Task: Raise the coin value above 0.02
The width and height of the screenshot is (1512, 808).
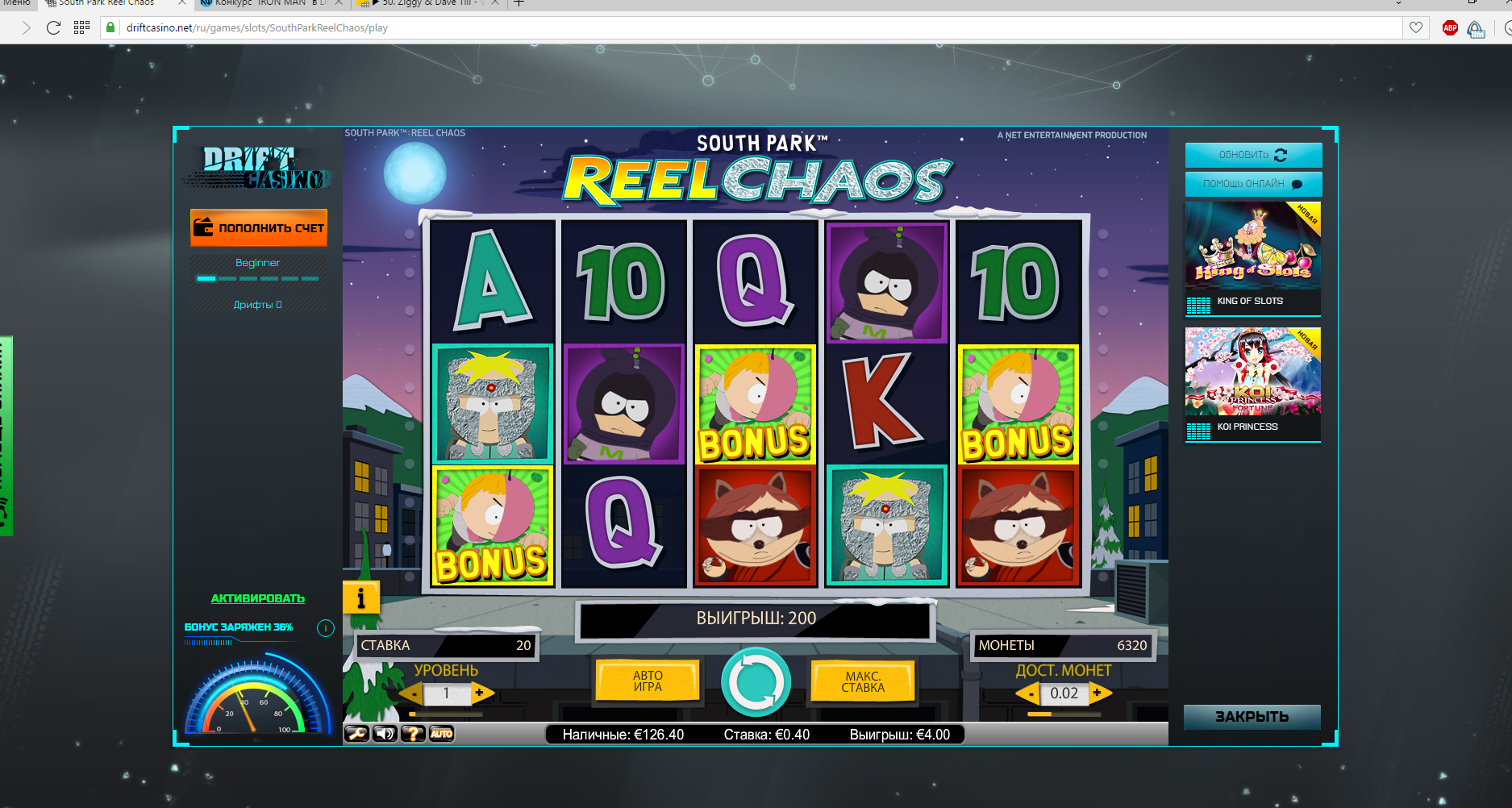Action: (1098, 693)
